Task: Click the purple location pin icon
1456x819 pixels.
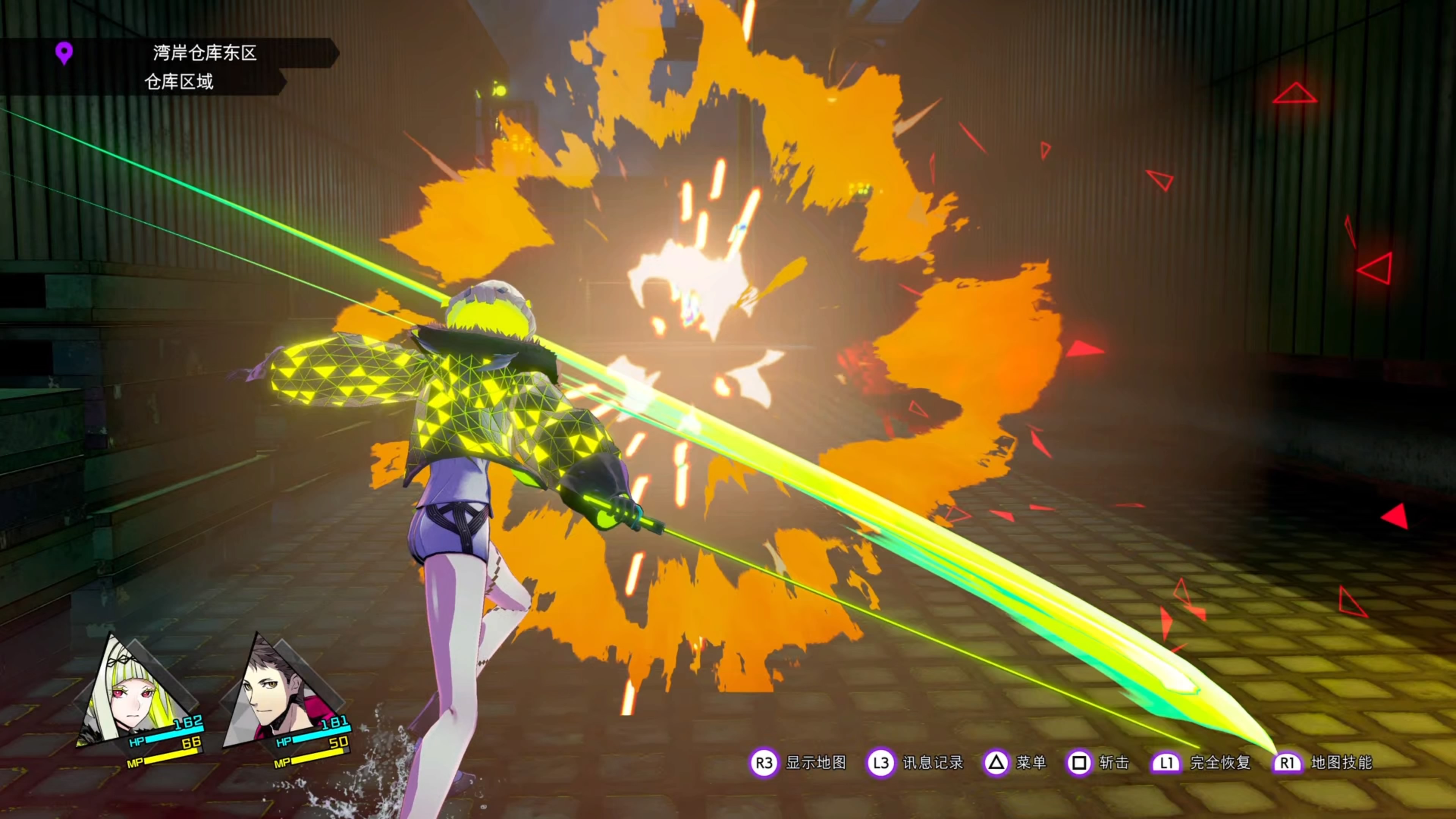Action: click(64, 53)
